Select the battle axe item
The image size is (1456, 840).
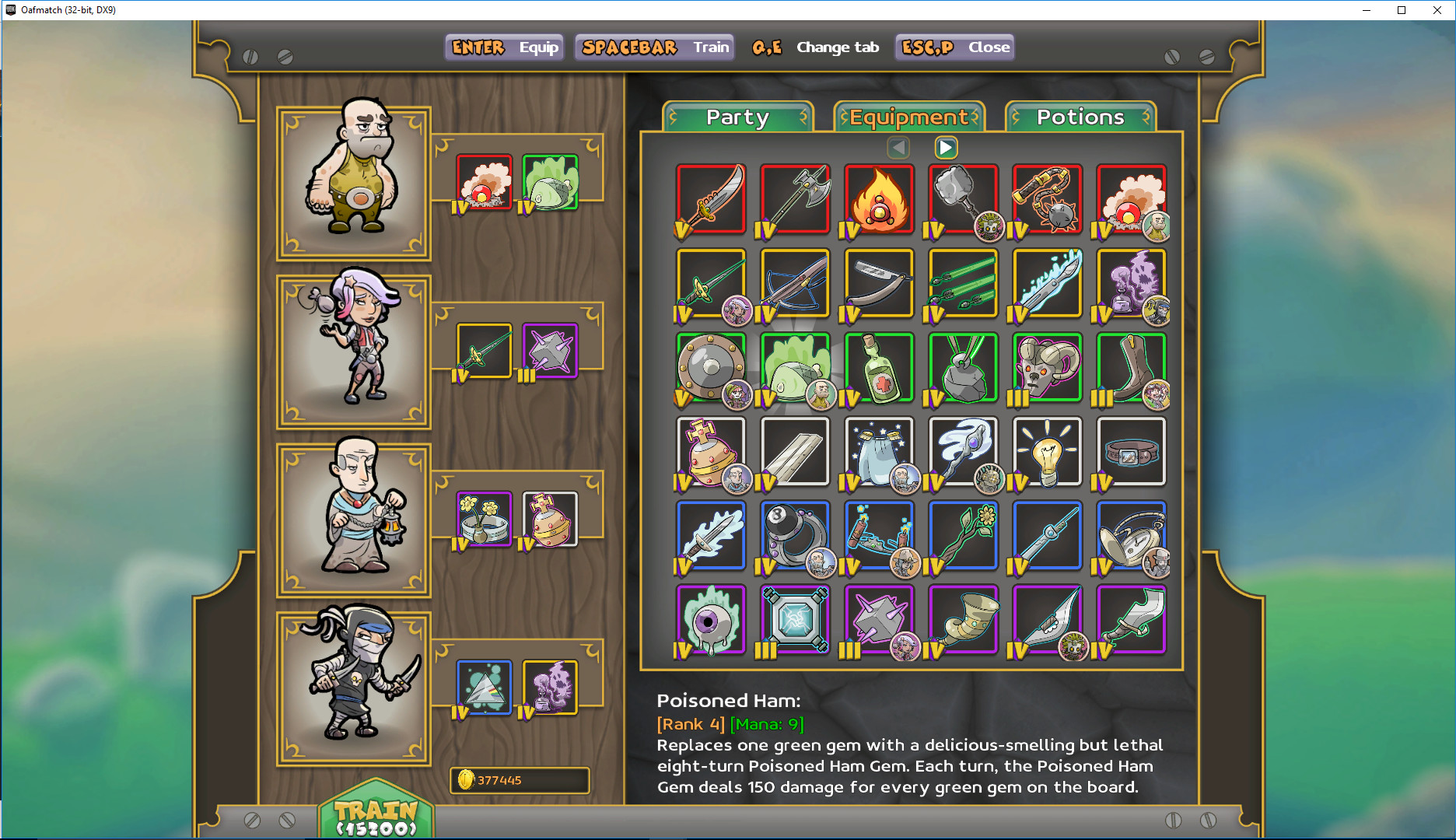point(794,200)
